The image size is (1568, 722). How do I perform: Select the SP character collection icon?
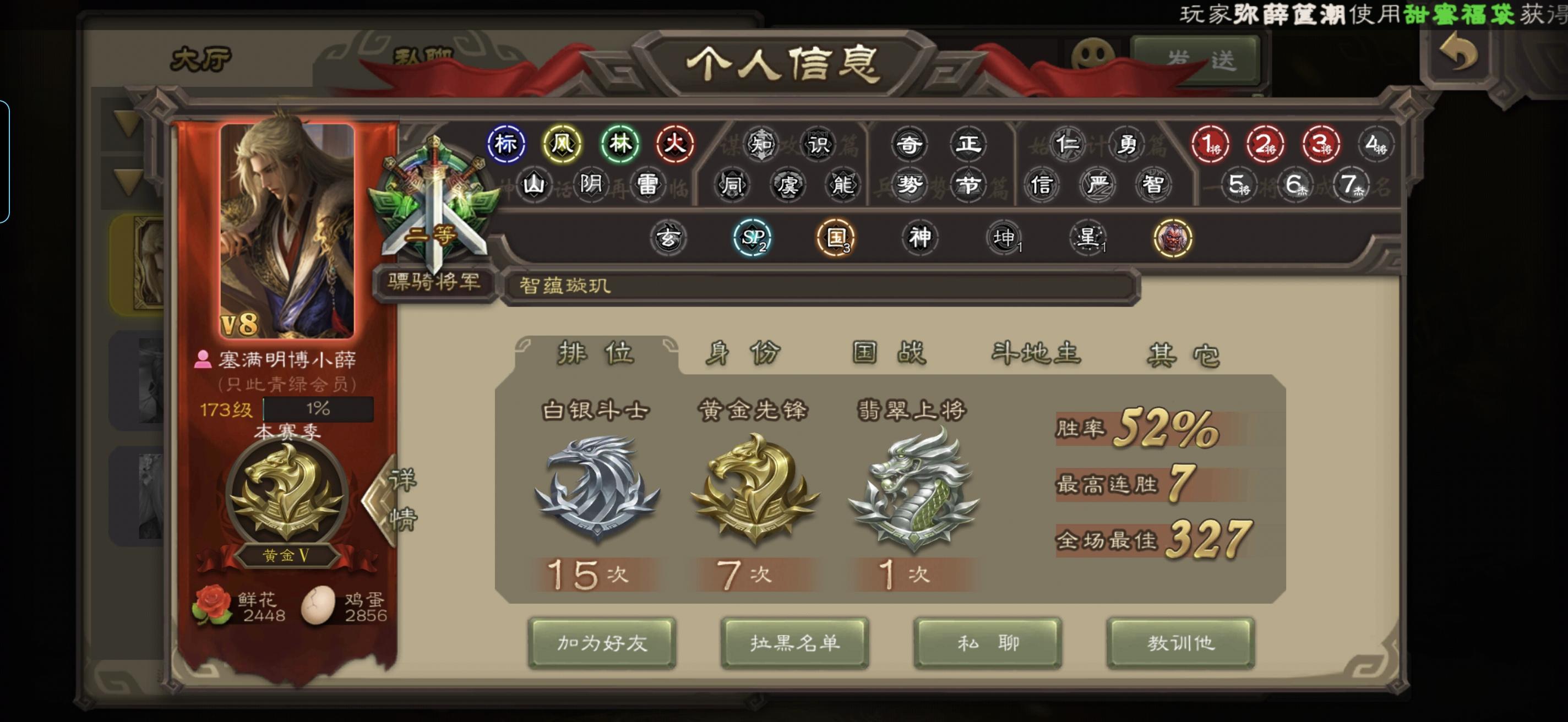(753, 239)
